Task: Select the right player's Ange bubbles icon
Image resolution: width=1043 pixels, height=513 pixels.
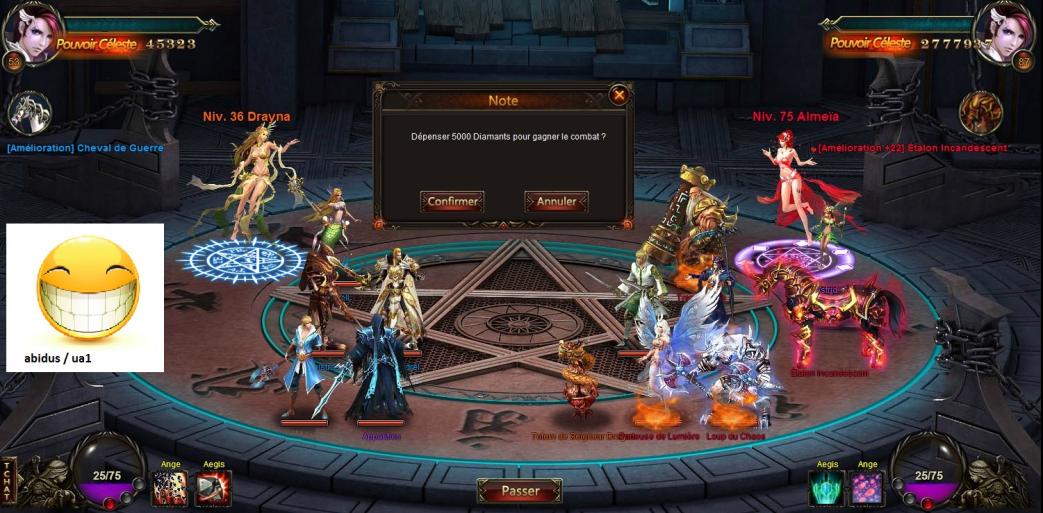Action: (867, 488)
